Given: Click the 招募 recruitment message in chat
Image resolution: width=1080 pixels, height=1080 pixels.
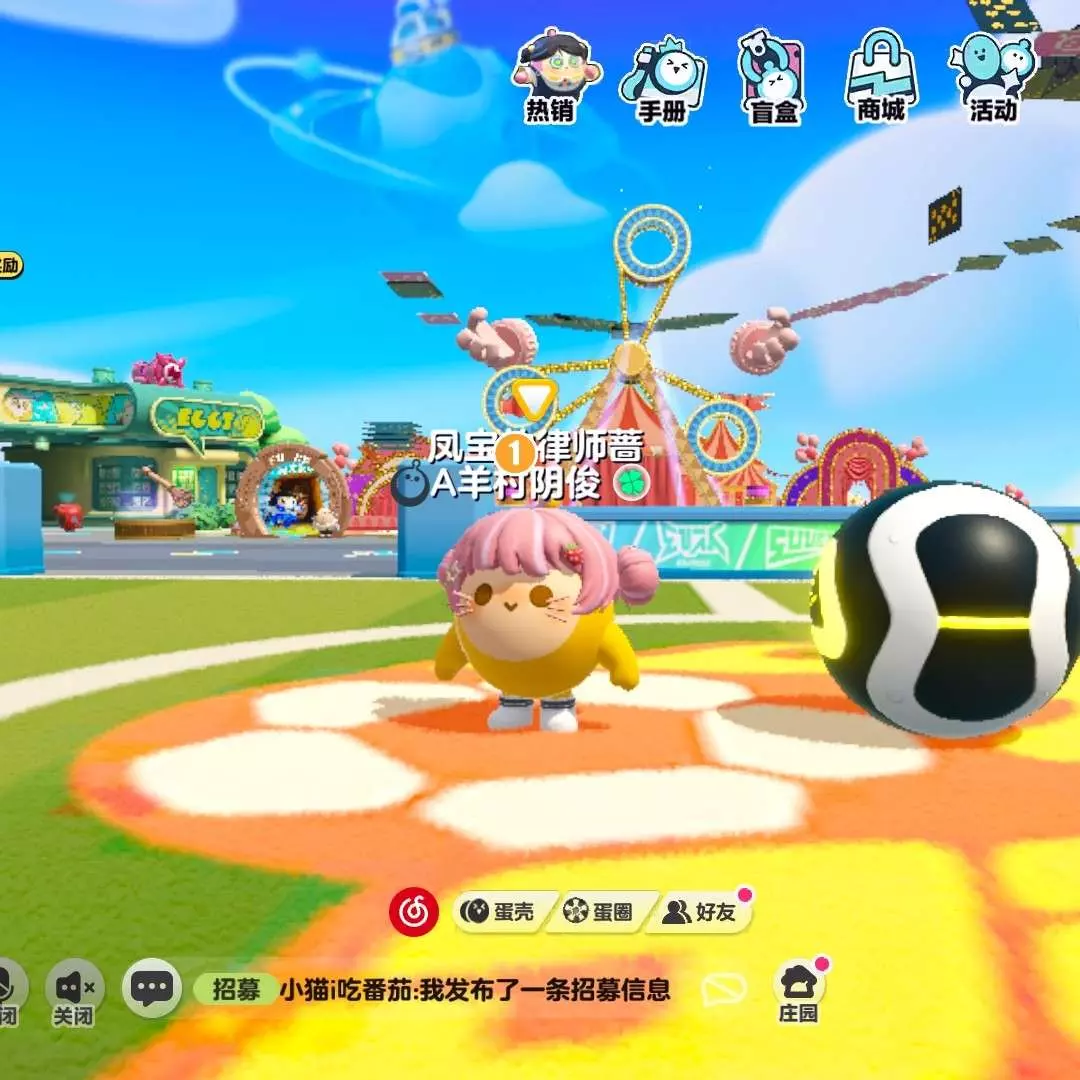Looking at the screenshot, I should click(x=432, y=990).
